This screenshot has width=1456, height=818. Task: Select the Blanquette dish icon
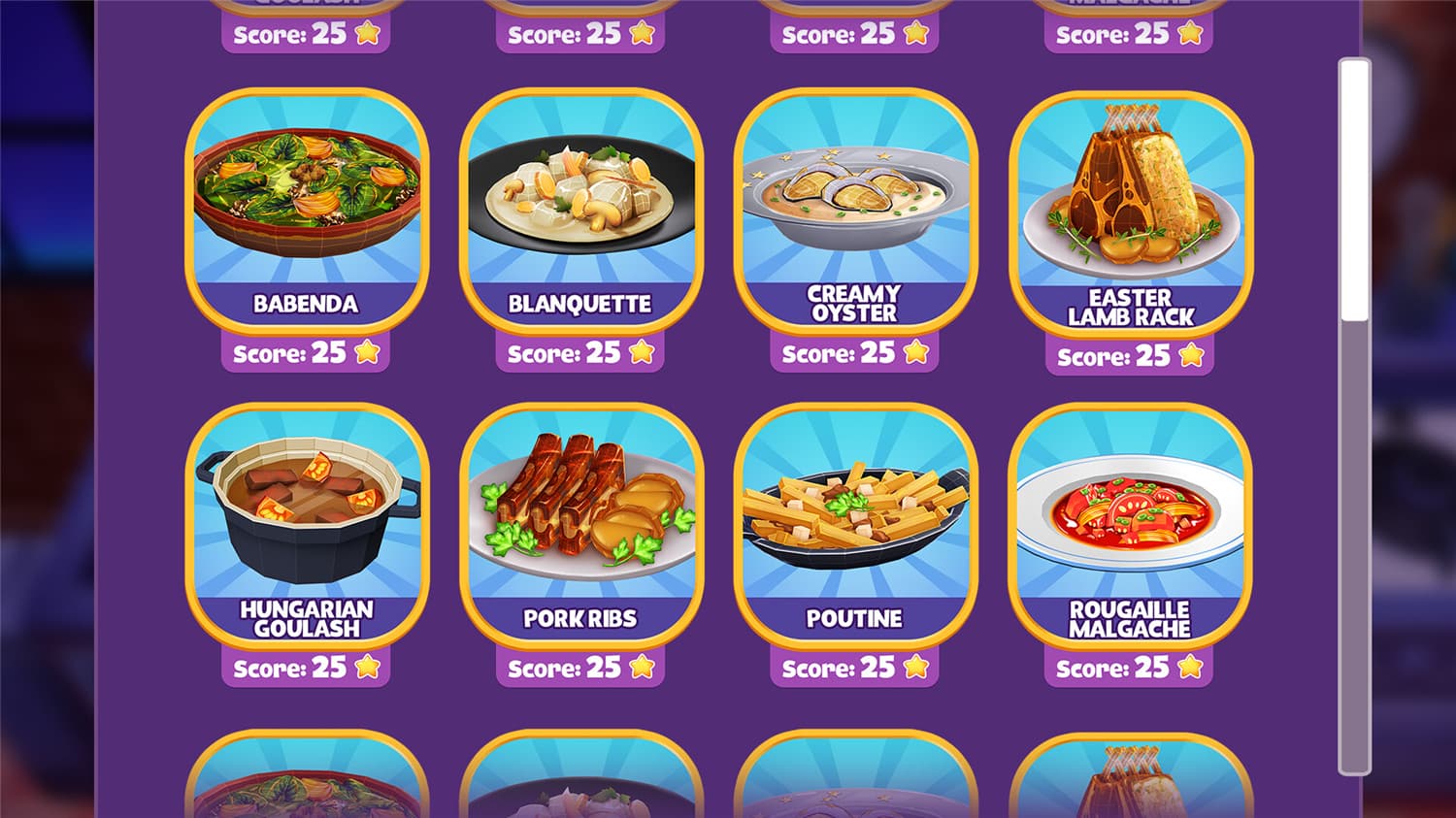tap(582, 194)
